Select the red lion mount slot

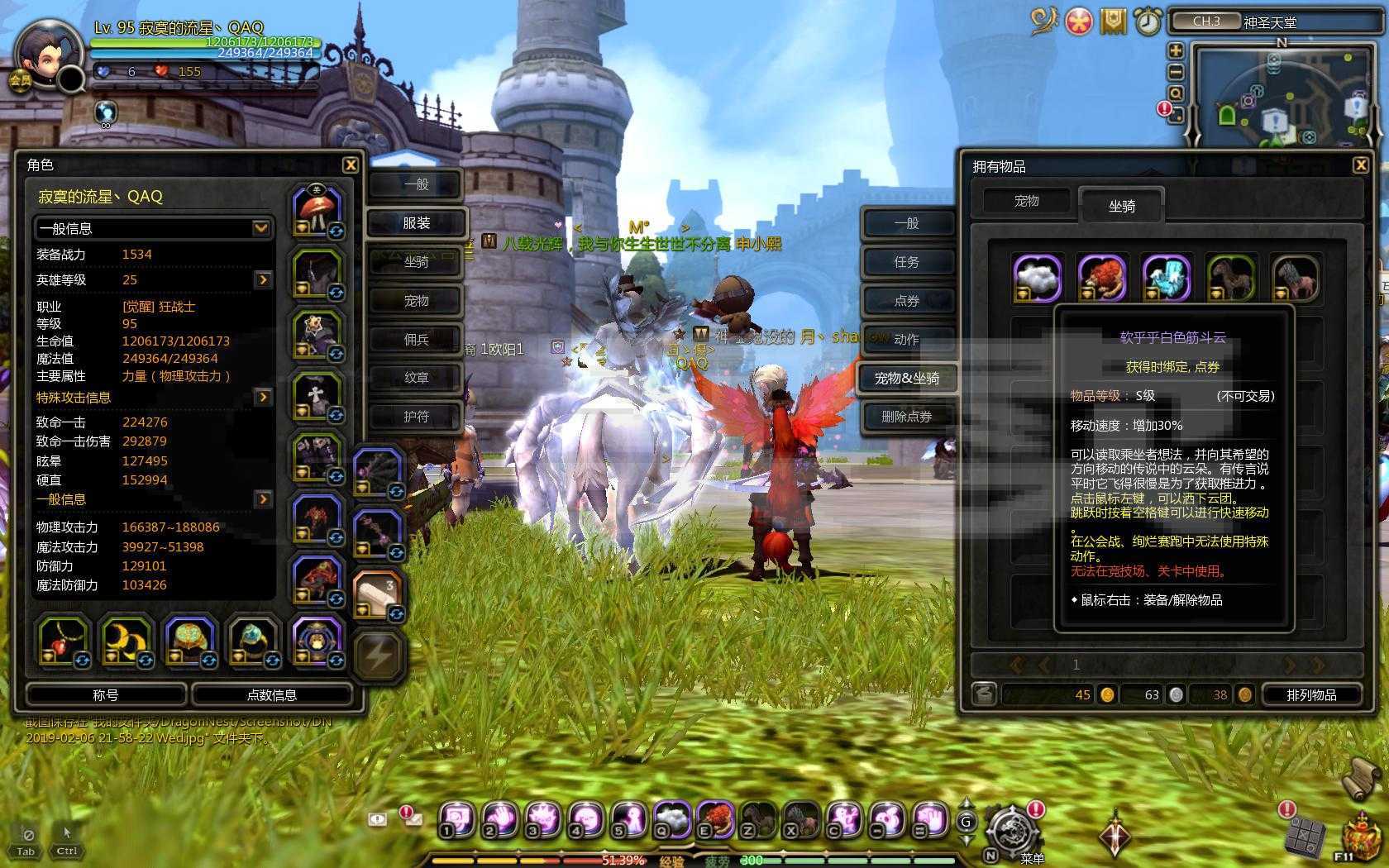coord(1102,278)
